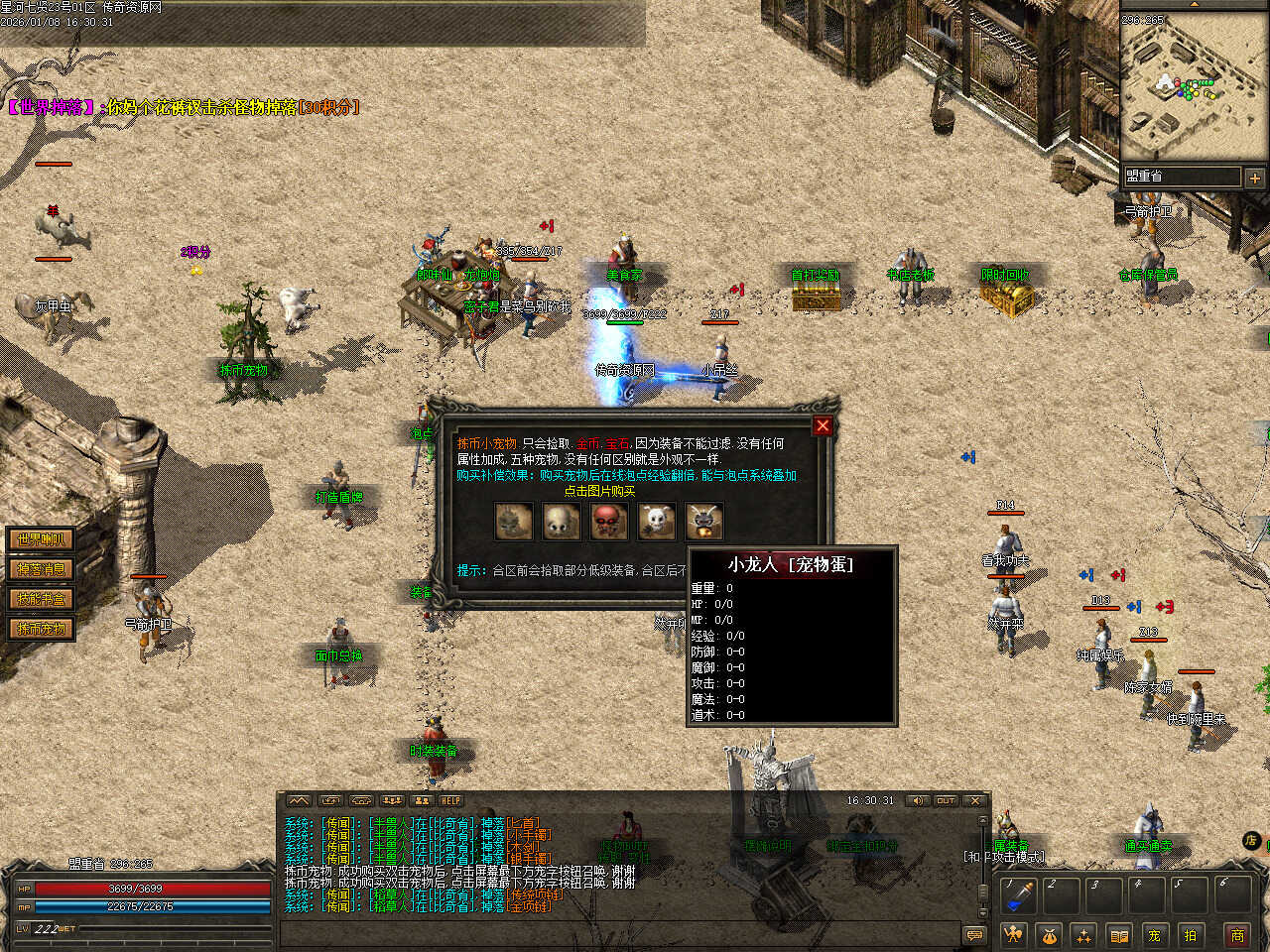Summon pet with the 宠 button
The image size is (1270, 952).
pos(1154,934)
